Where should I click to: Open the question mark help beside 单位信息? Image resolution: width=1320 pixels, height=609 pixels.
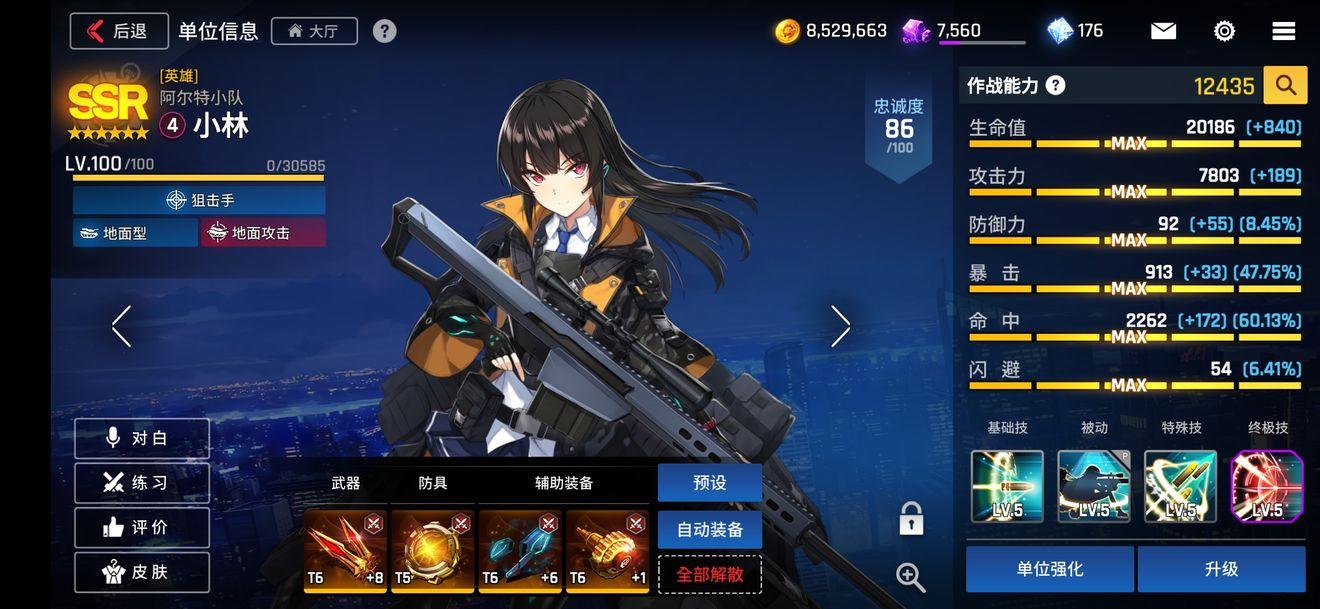coord(384,31)
